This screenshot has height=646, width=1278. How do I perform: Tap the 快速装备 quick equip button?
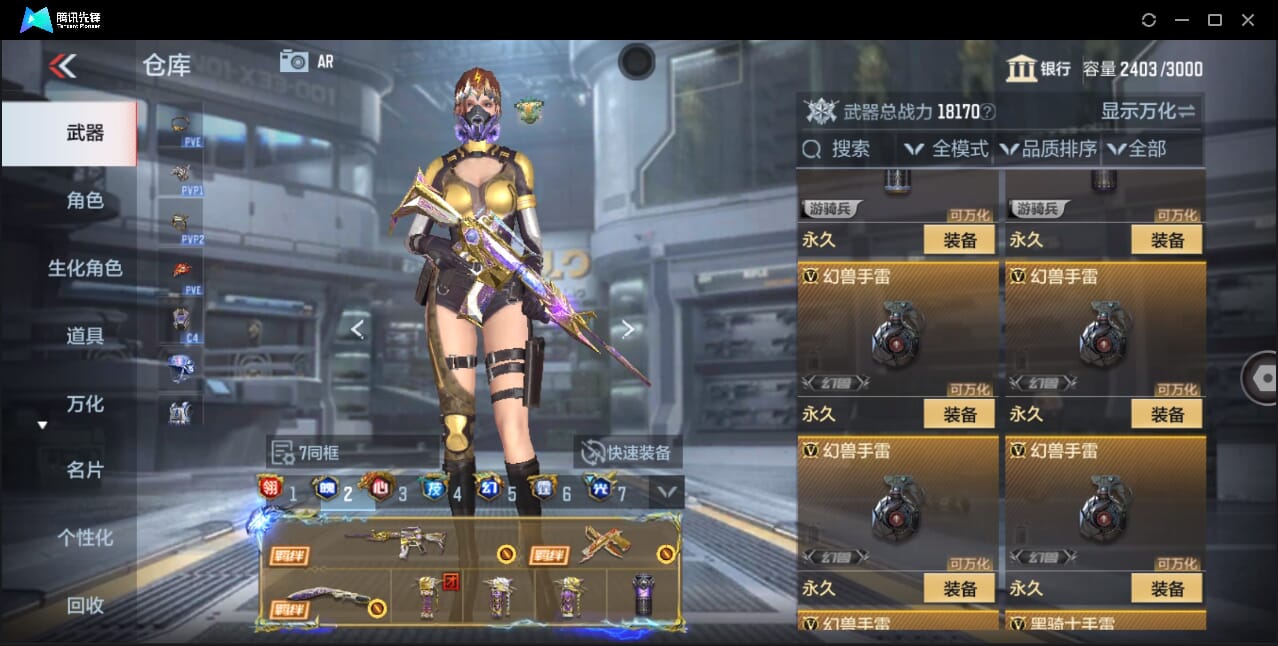[628, 453]
